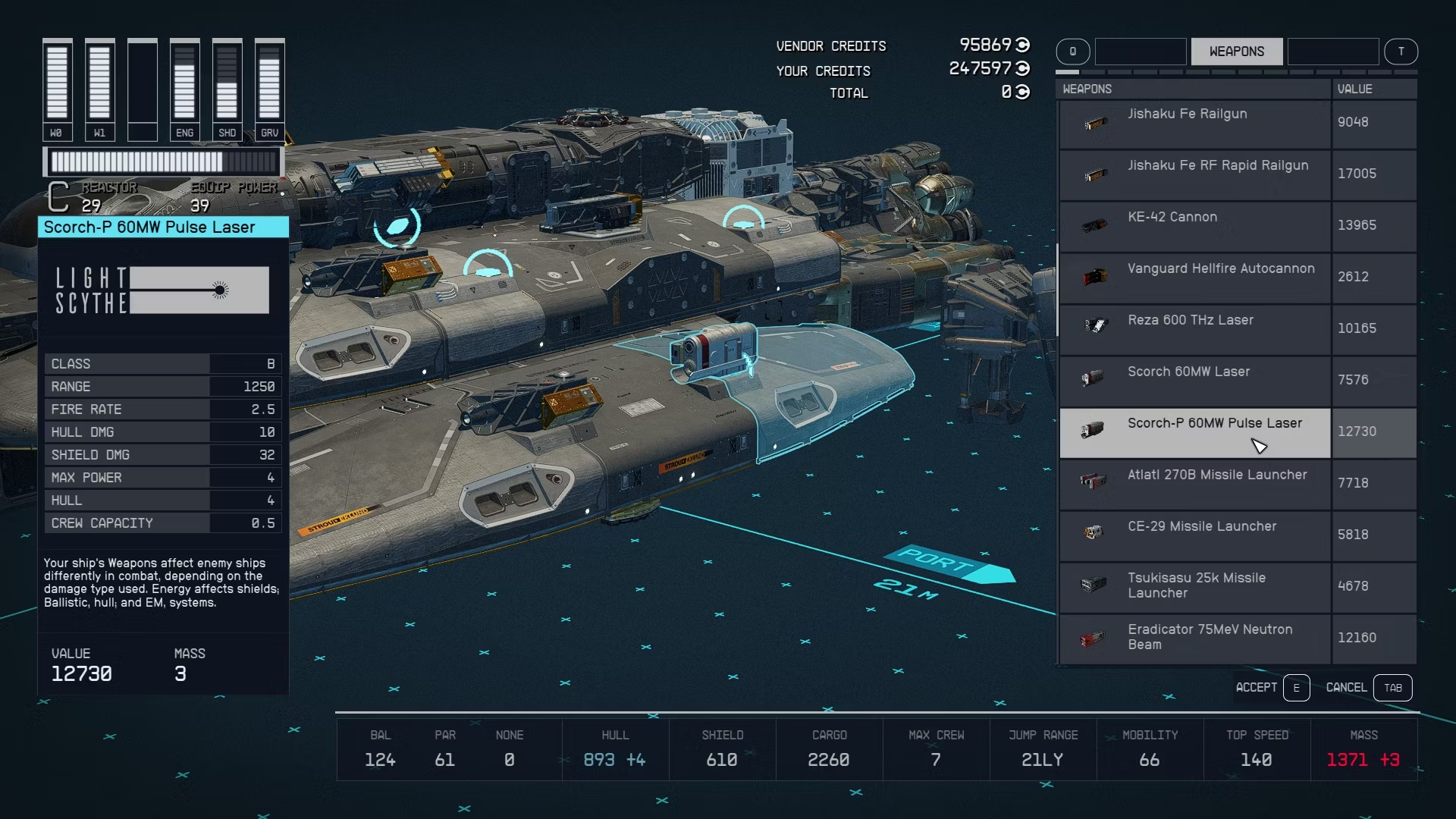Pick the Atlatl 270B Missile Launcher
This screenshot has height=819, width=1456.
click(1195, 484)
